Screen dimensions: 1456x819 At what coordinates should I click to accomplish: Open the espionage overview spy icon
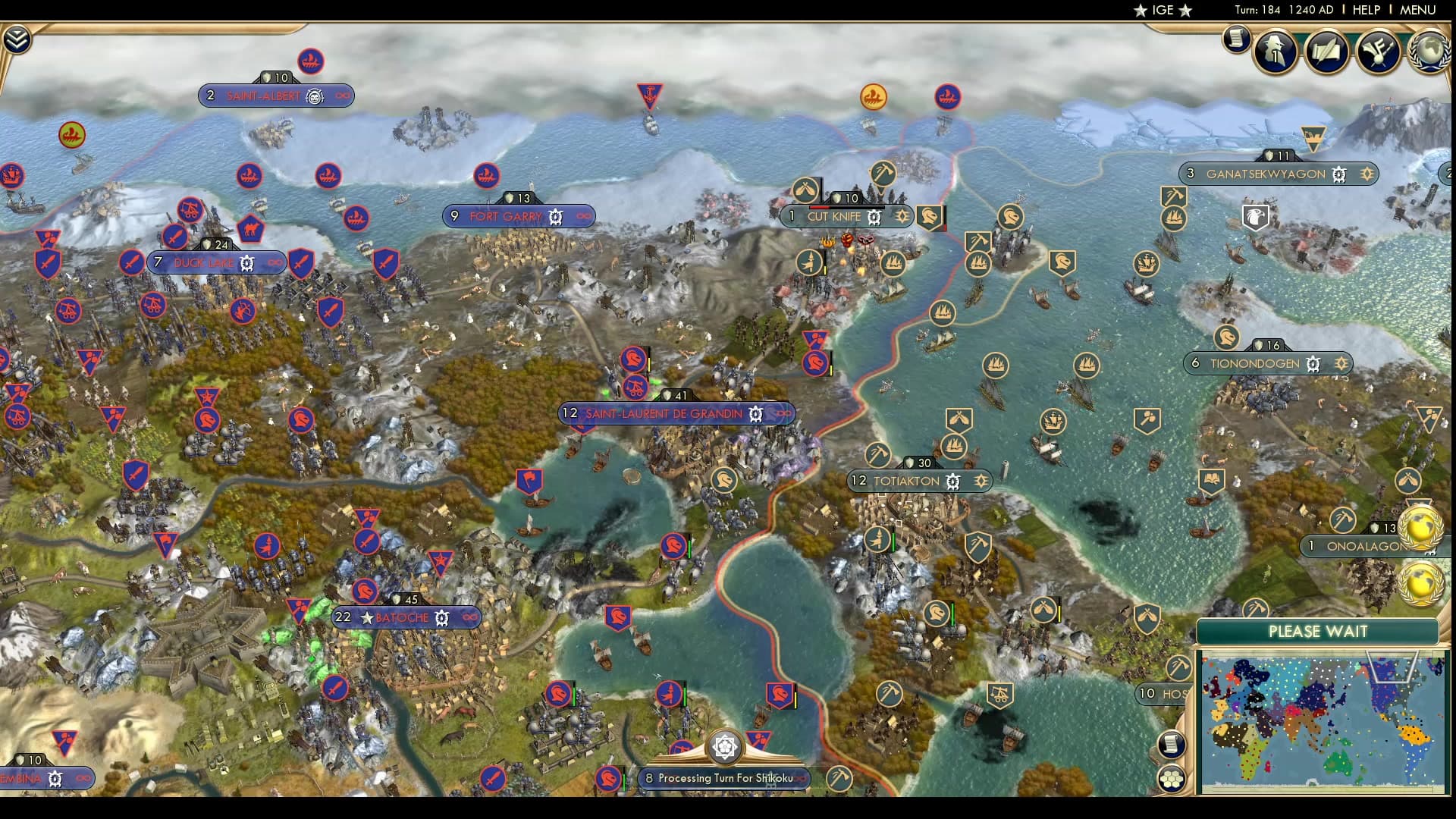1275,53
